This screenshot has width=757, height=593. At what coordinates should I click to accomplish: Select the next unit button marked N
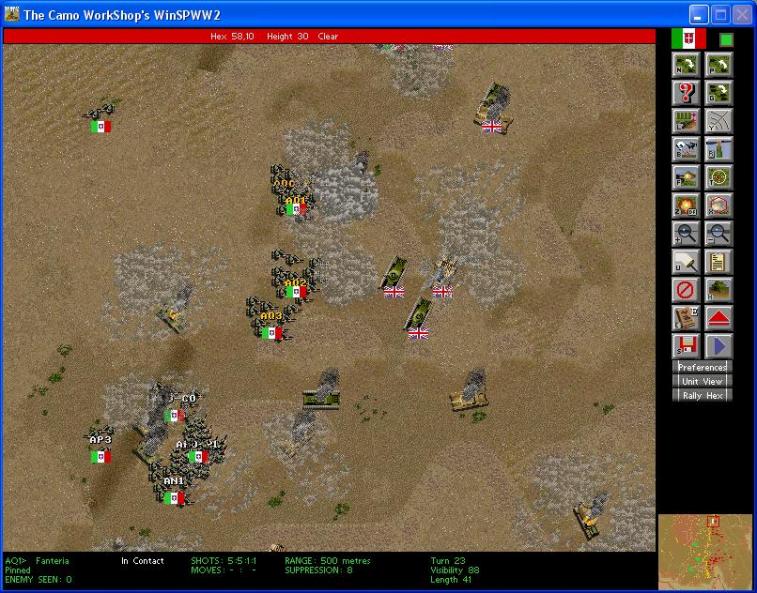687,65
